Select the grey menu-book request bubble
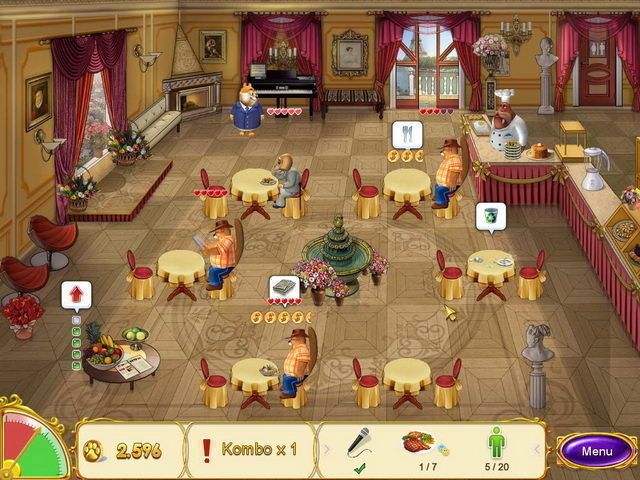 tap(284, 288)
